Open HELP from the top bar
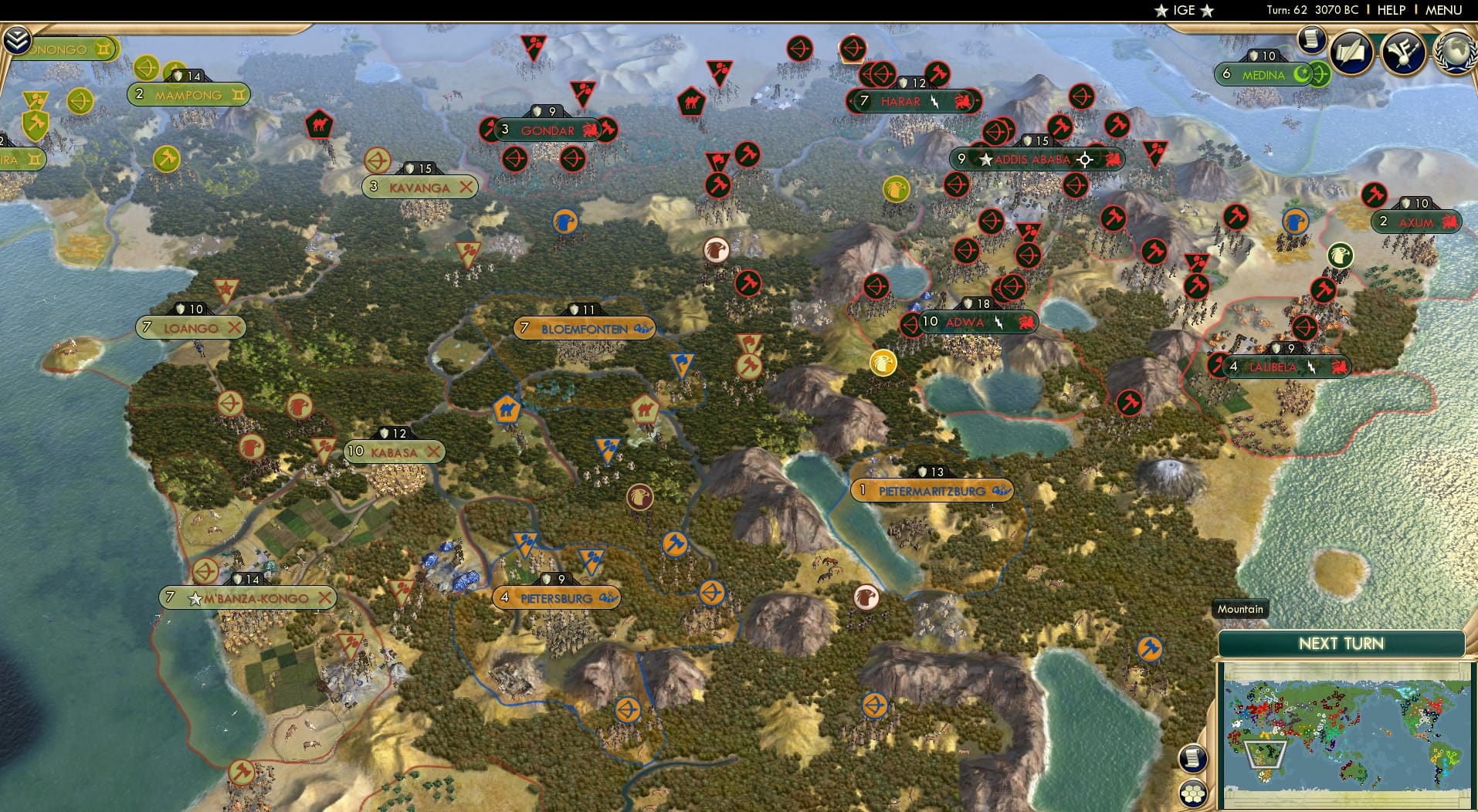This screenshot has width=1478, height=812. pos(1390,11)
